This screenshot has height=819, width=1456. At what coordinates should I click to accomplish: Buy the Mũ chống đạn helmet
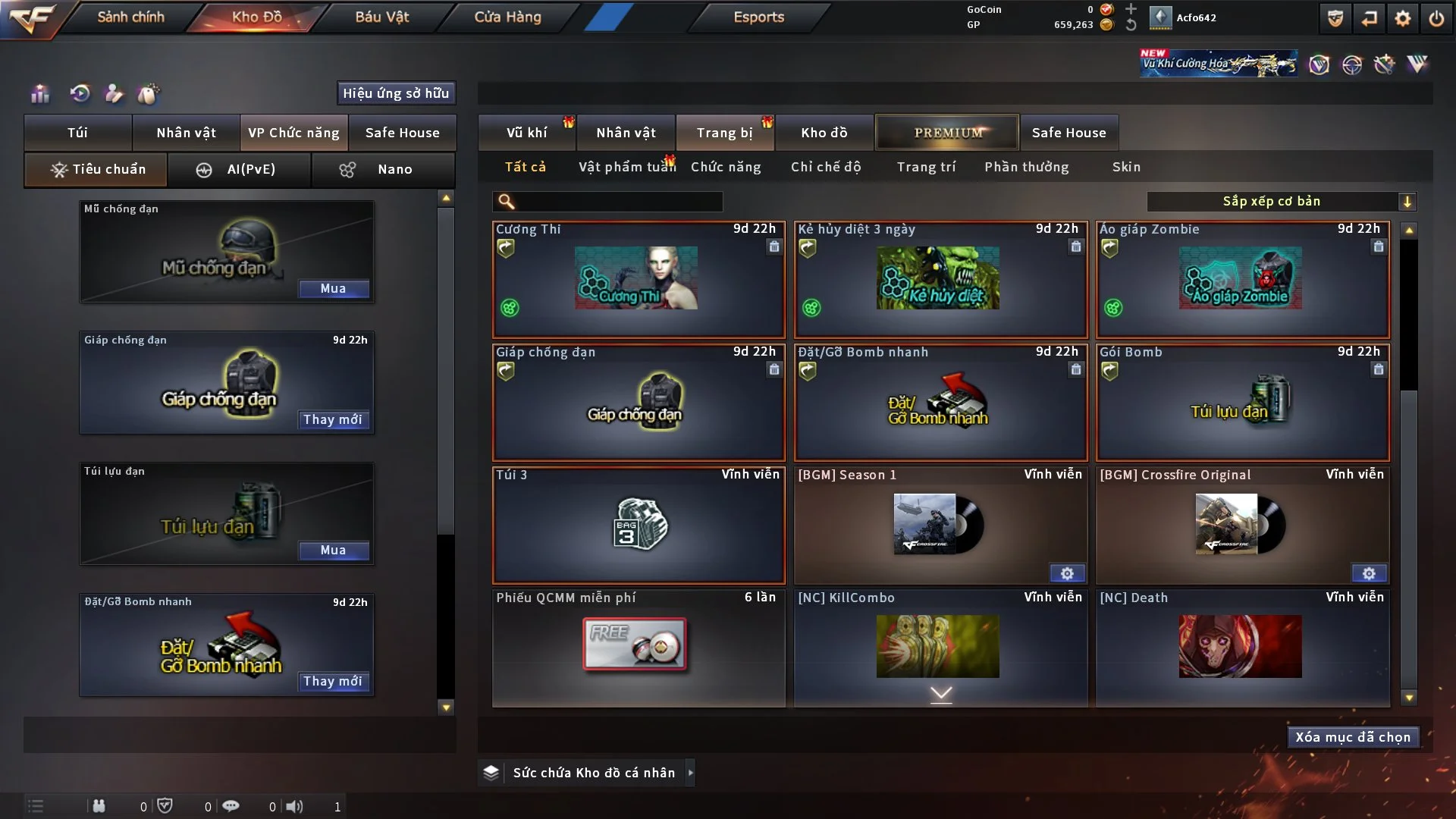pyautogui.click(x=333, y=289)
